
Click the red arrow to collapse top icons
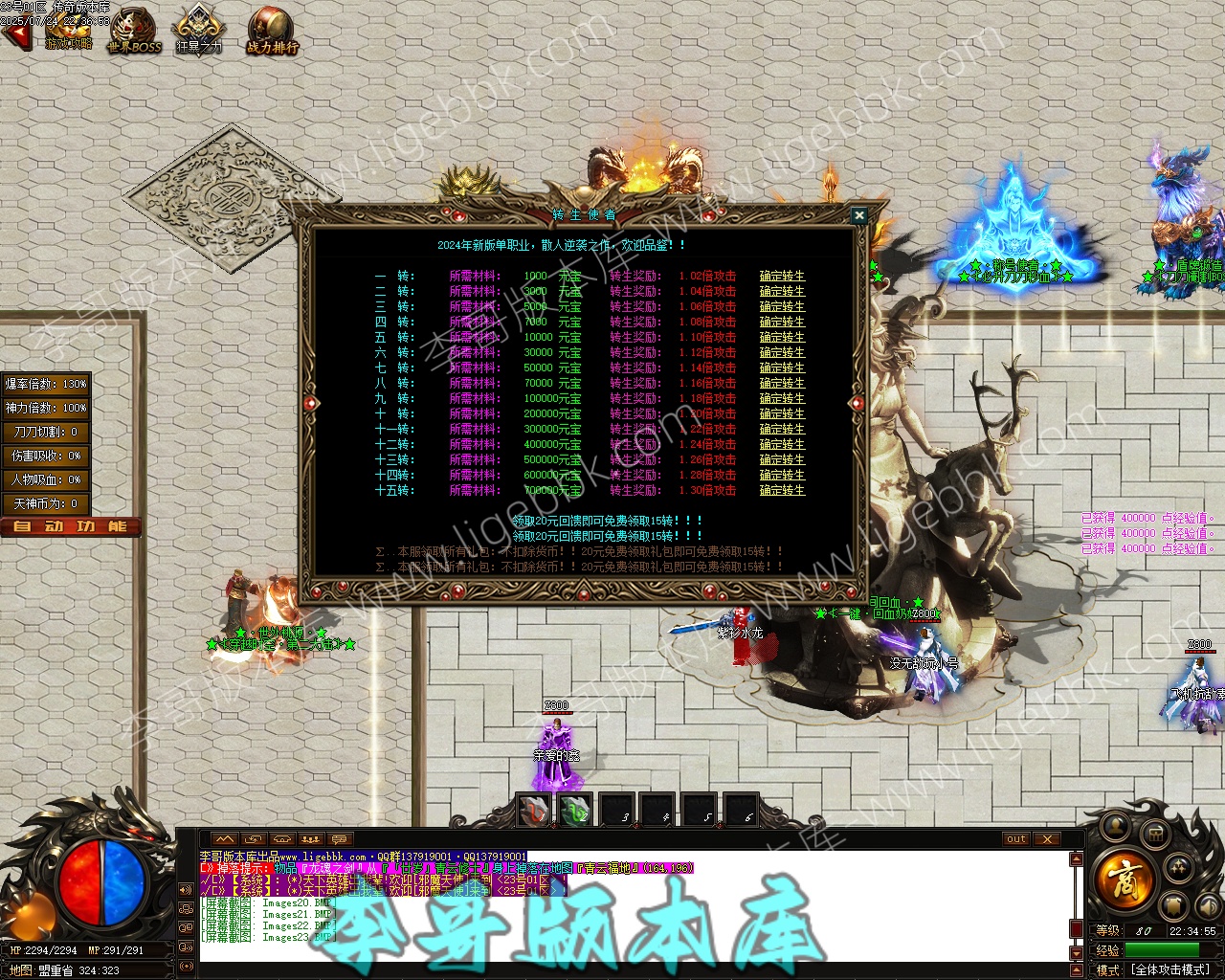14,36
